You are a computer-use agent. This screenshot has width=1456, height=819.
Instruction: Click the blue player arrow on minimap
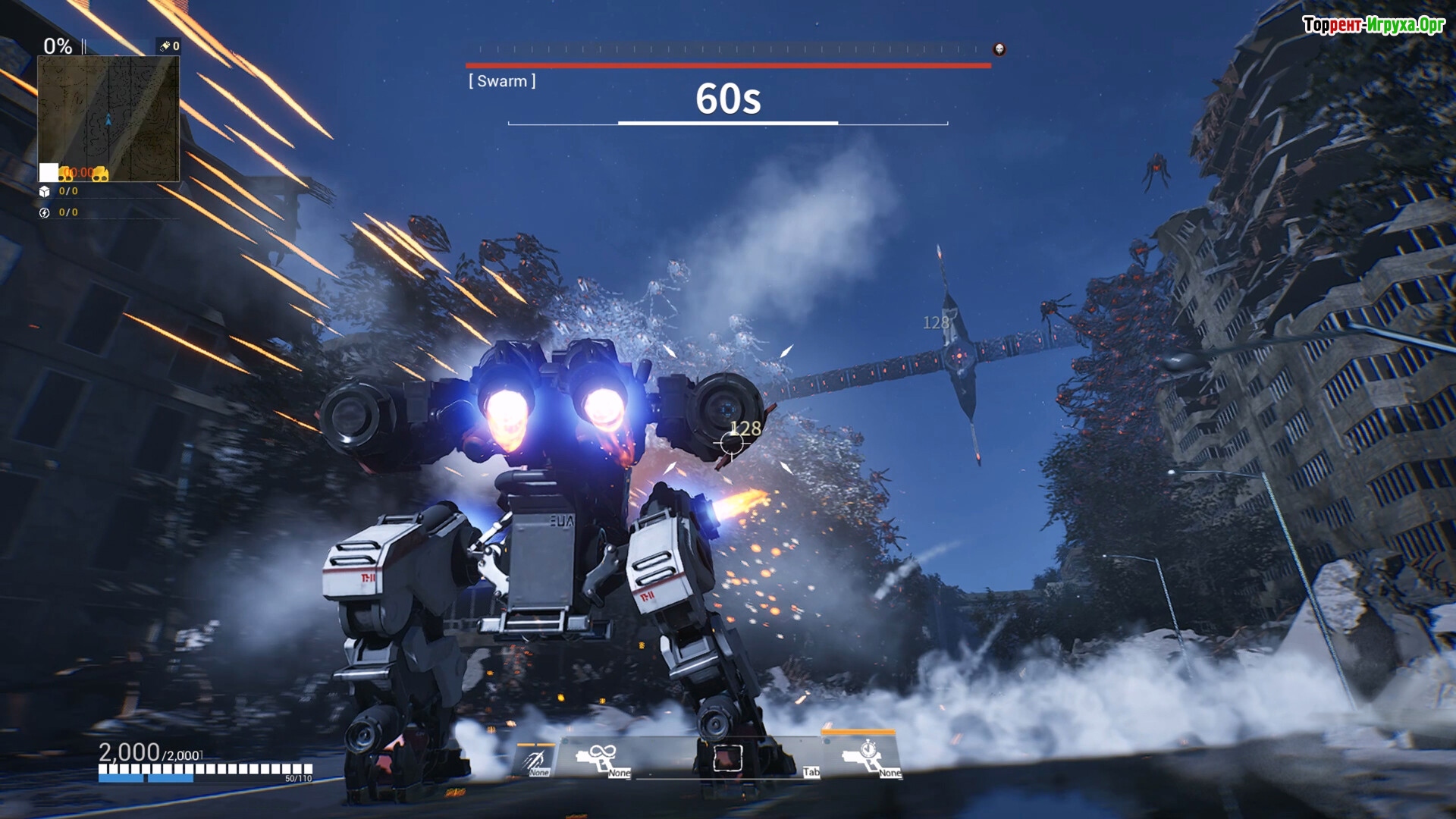click(x=108, y=120)
